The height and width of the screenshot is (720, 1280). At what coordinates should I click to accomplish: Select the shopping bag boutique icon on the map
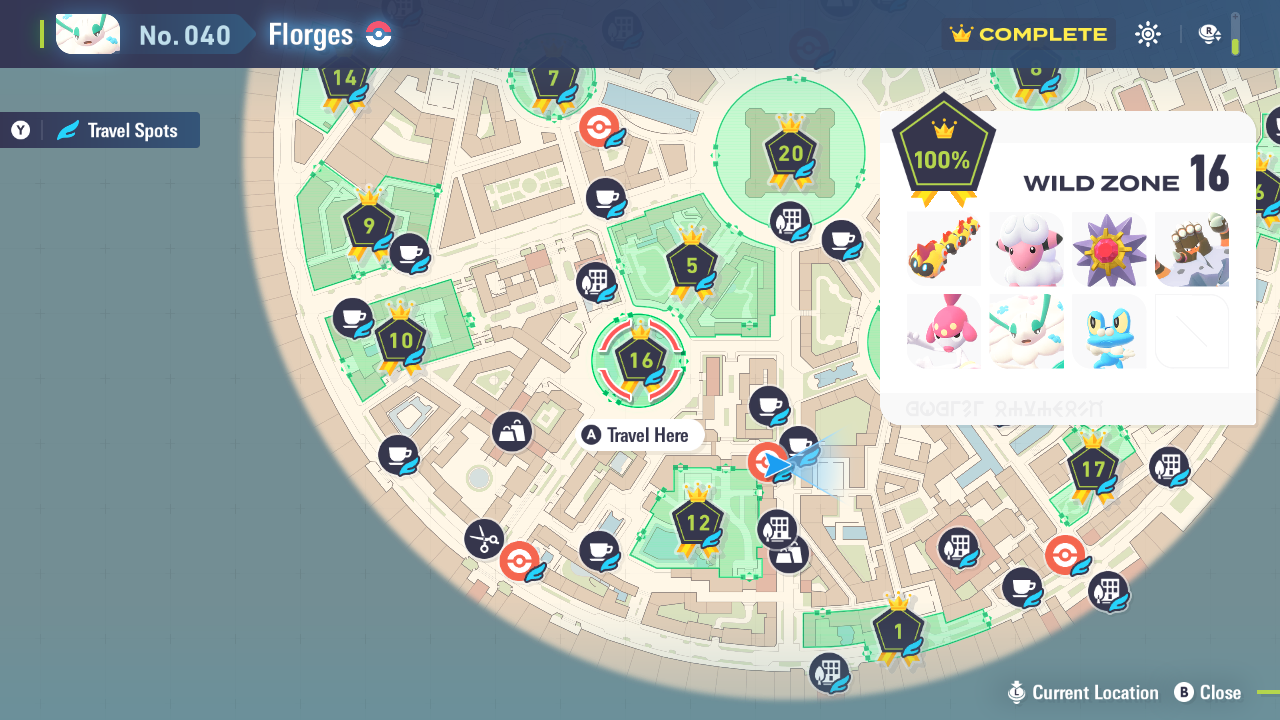[x=511, y=431]
